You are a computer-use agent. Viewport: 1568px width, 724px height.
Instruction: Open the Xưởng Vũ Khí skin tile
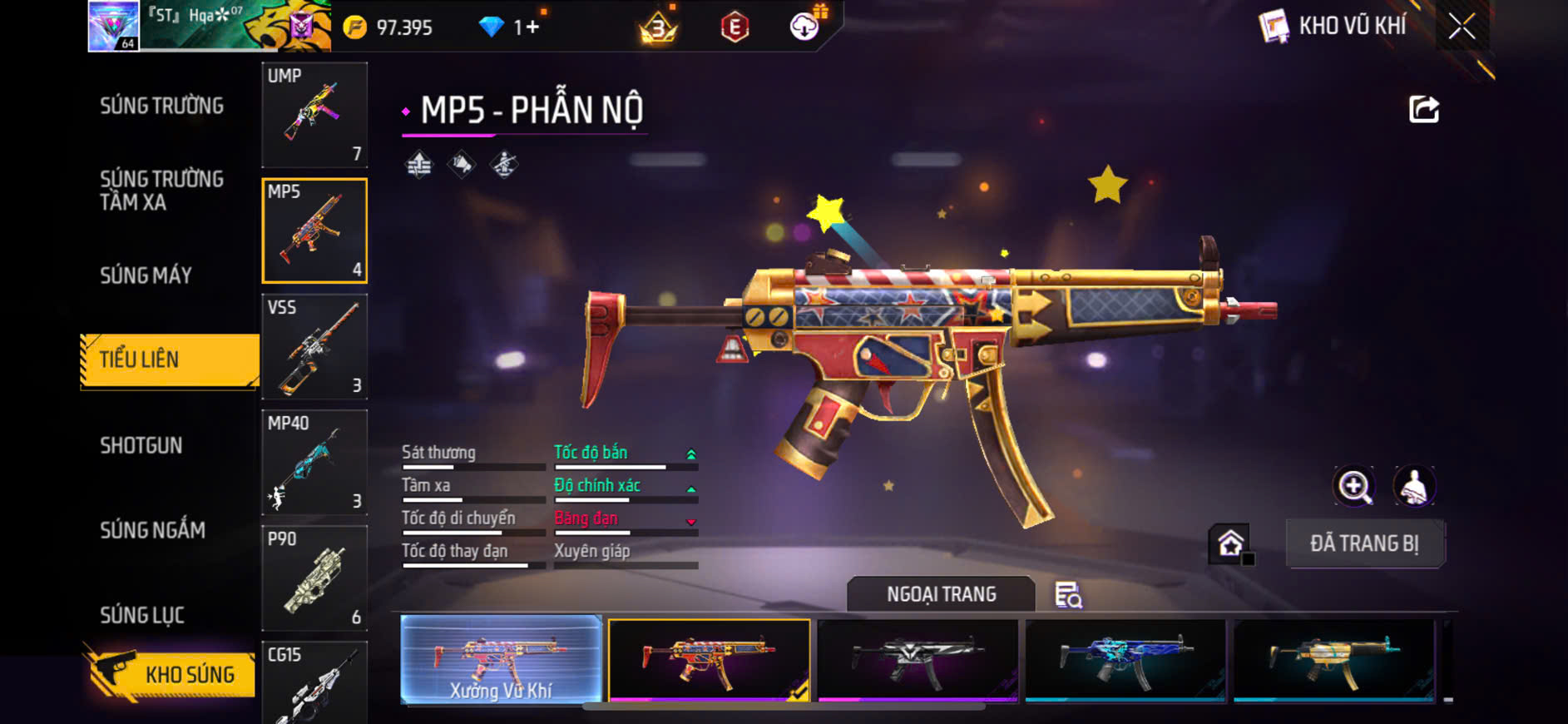pos(501,660)
